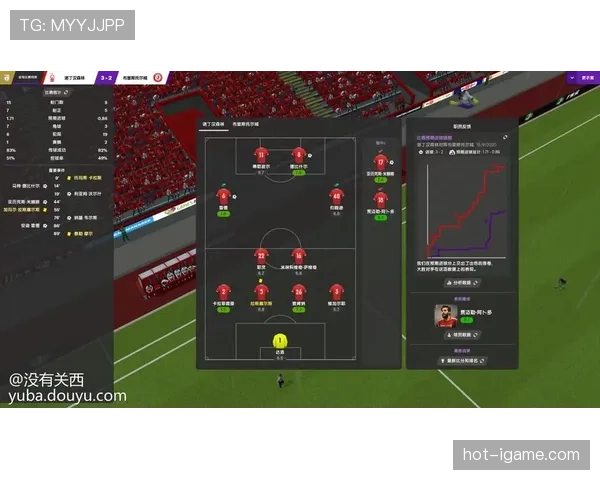Select left winger number 6
This screenshot has height=480, width=600.
224,196
